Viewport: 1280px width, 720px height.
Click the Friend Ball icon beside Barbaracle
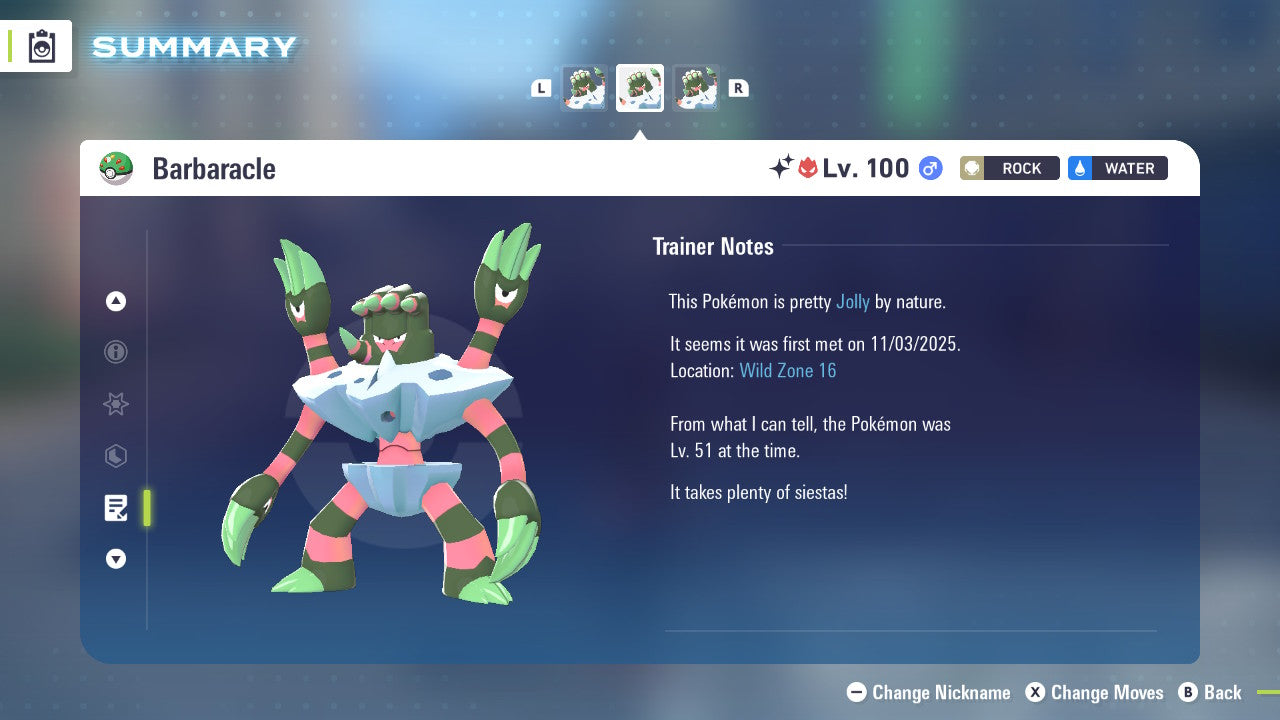pos(115,168)
